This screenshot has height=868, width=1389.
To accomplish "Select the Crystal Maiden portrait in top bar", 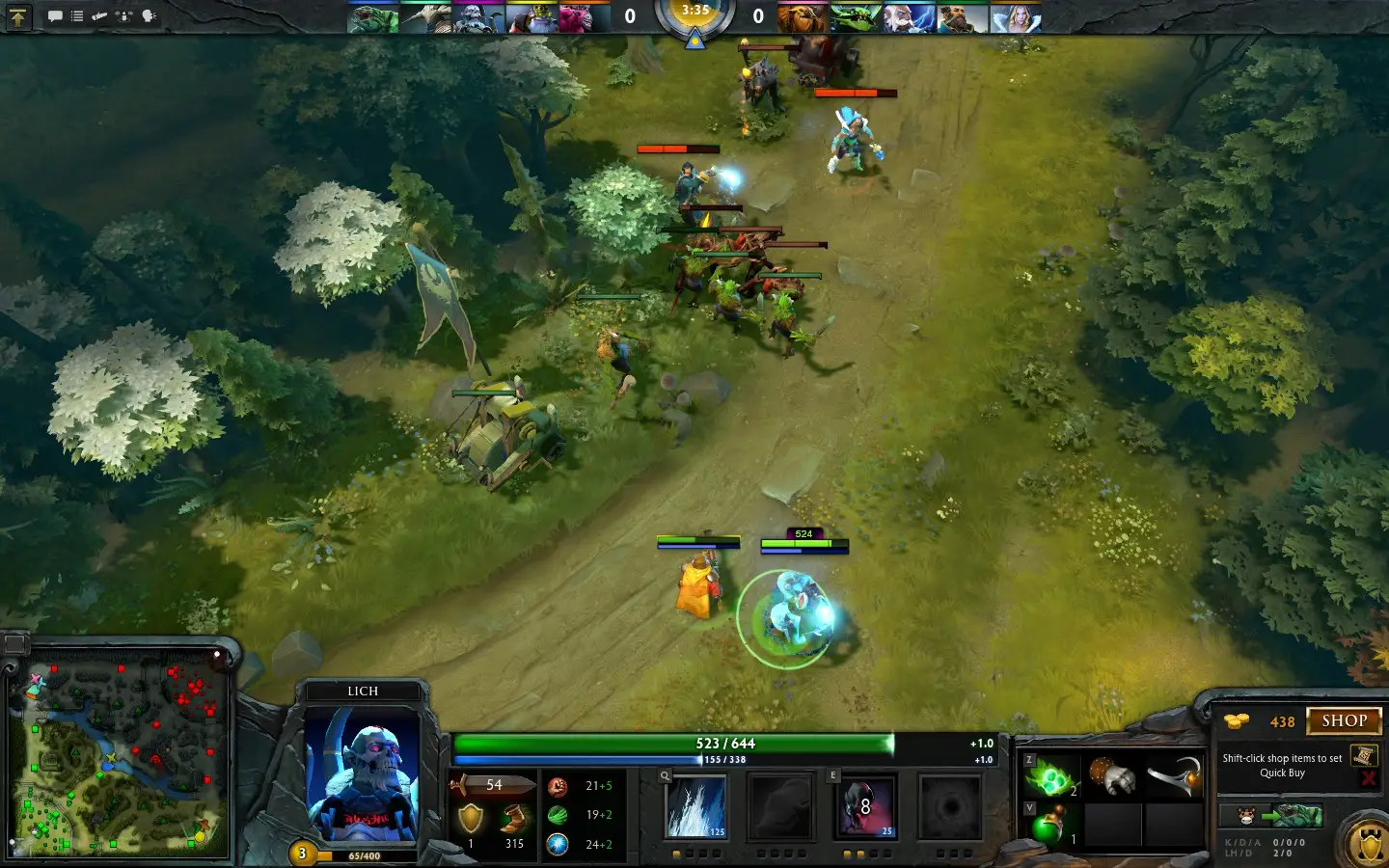I will 1017,18.
